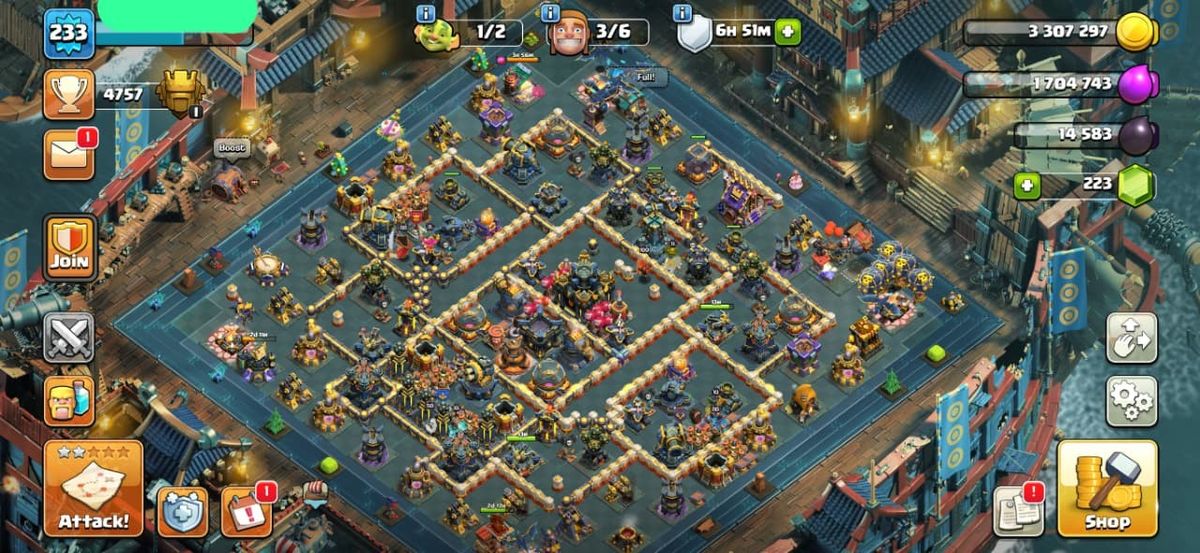View the gold league badge
This screenshot has height=553, width=1200.
point(181,95)
